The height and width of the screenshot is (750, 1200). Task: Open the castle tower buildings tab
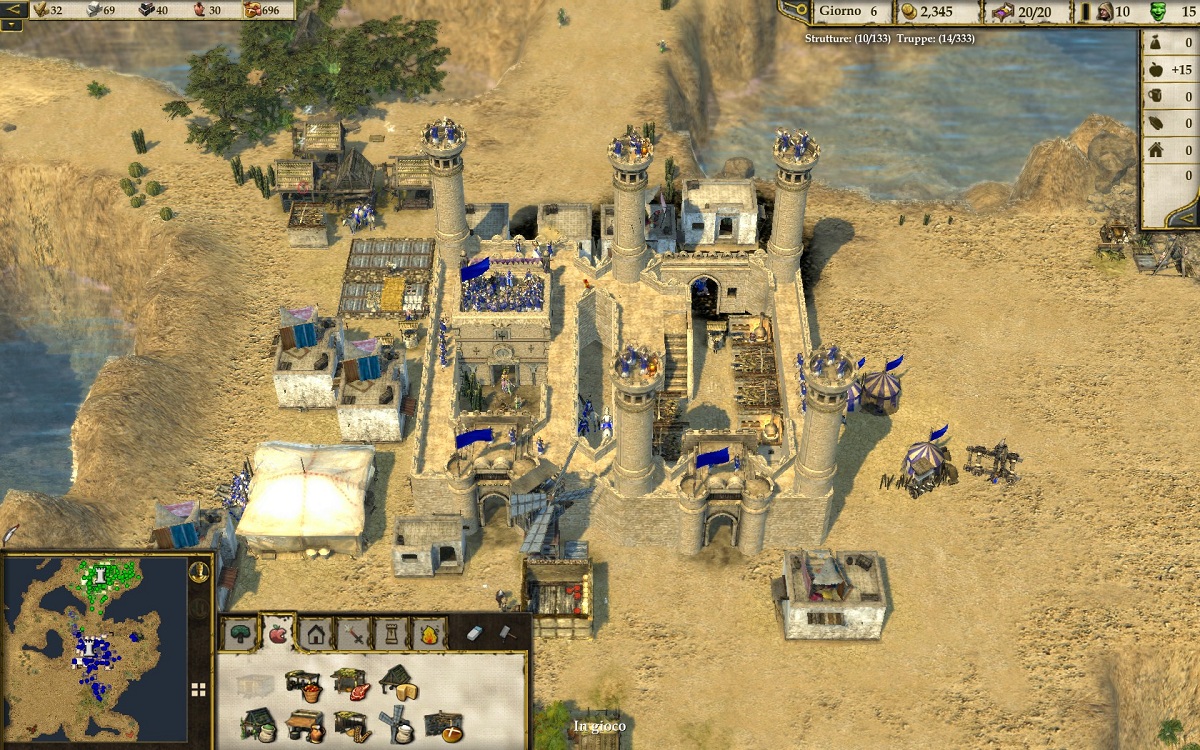click(392, 633)
